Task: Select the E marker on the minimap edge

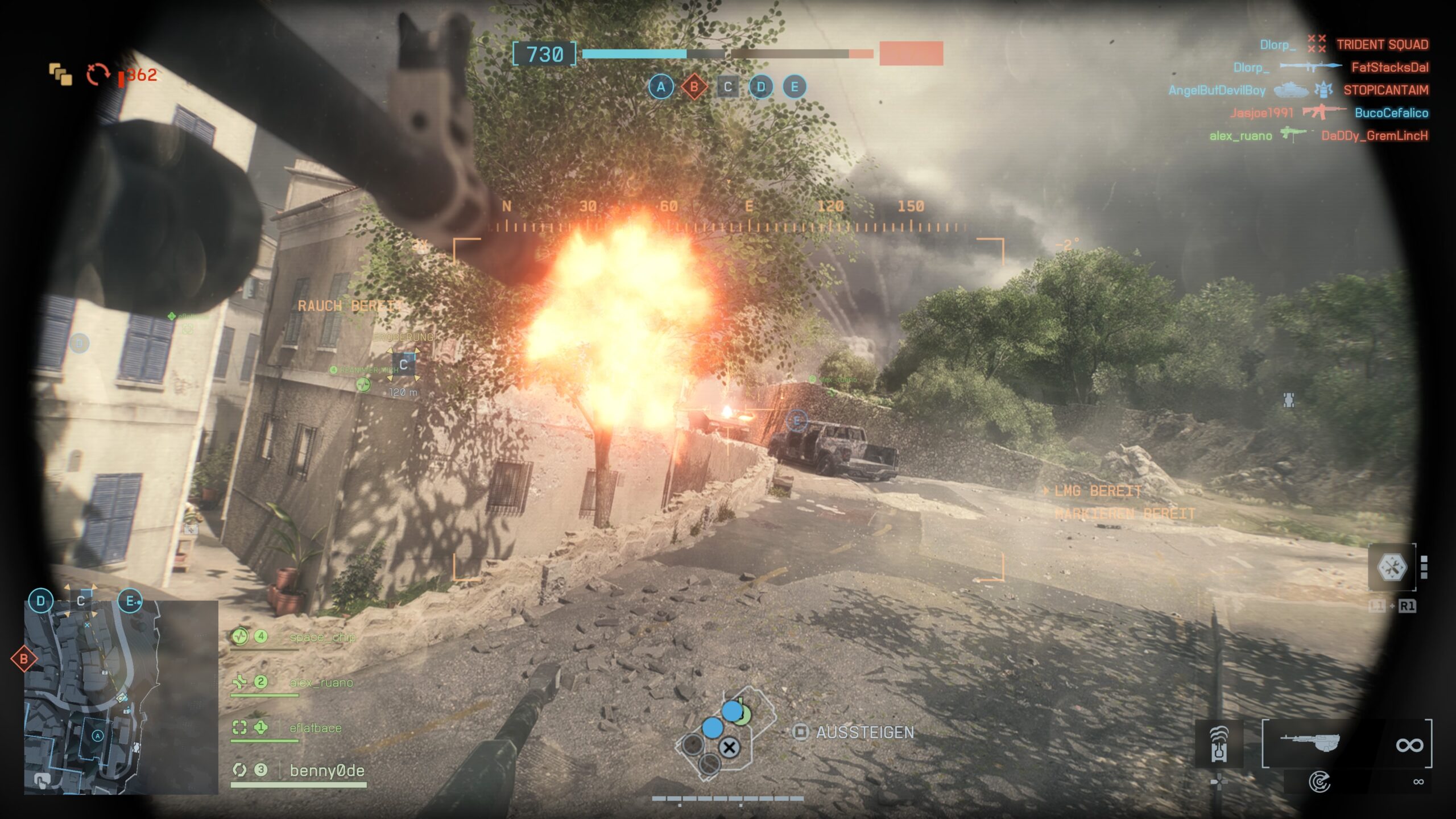Action: tap(130, 601)
